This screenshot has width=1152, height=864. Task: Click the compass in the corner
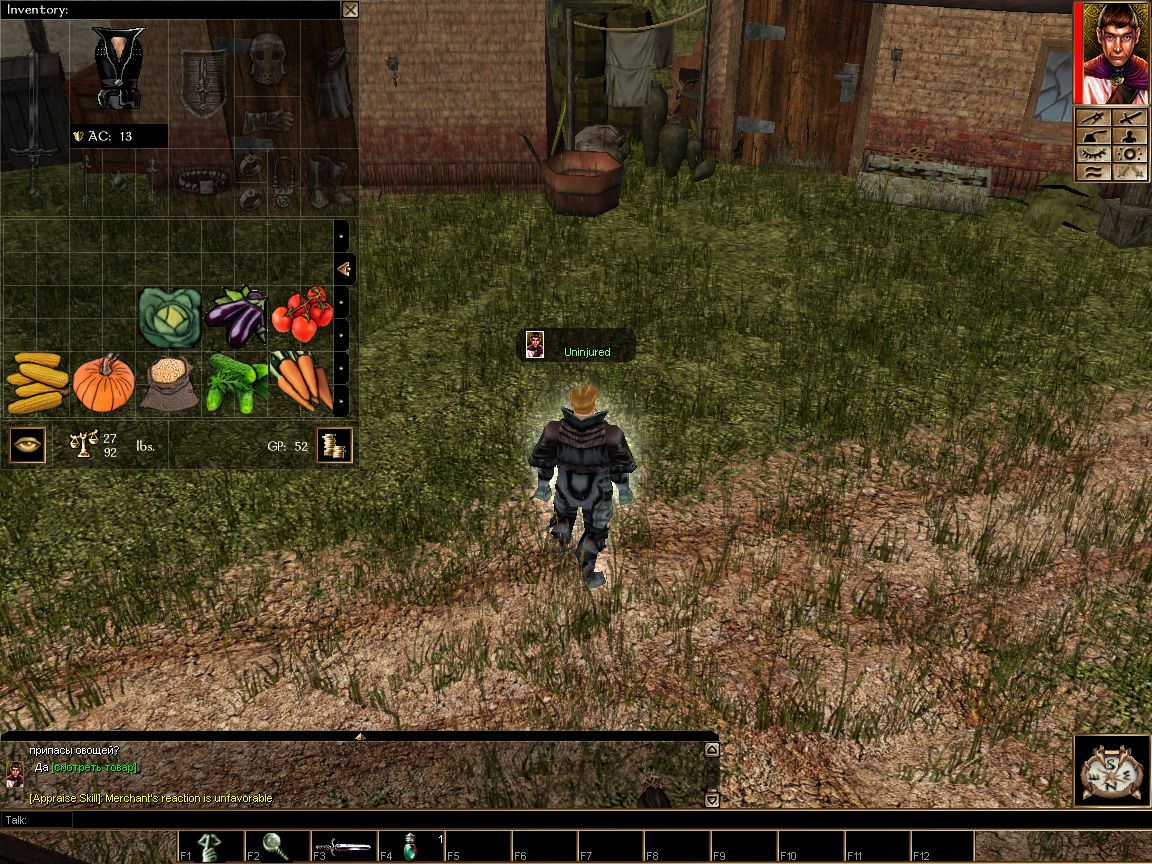point(1111,770)
